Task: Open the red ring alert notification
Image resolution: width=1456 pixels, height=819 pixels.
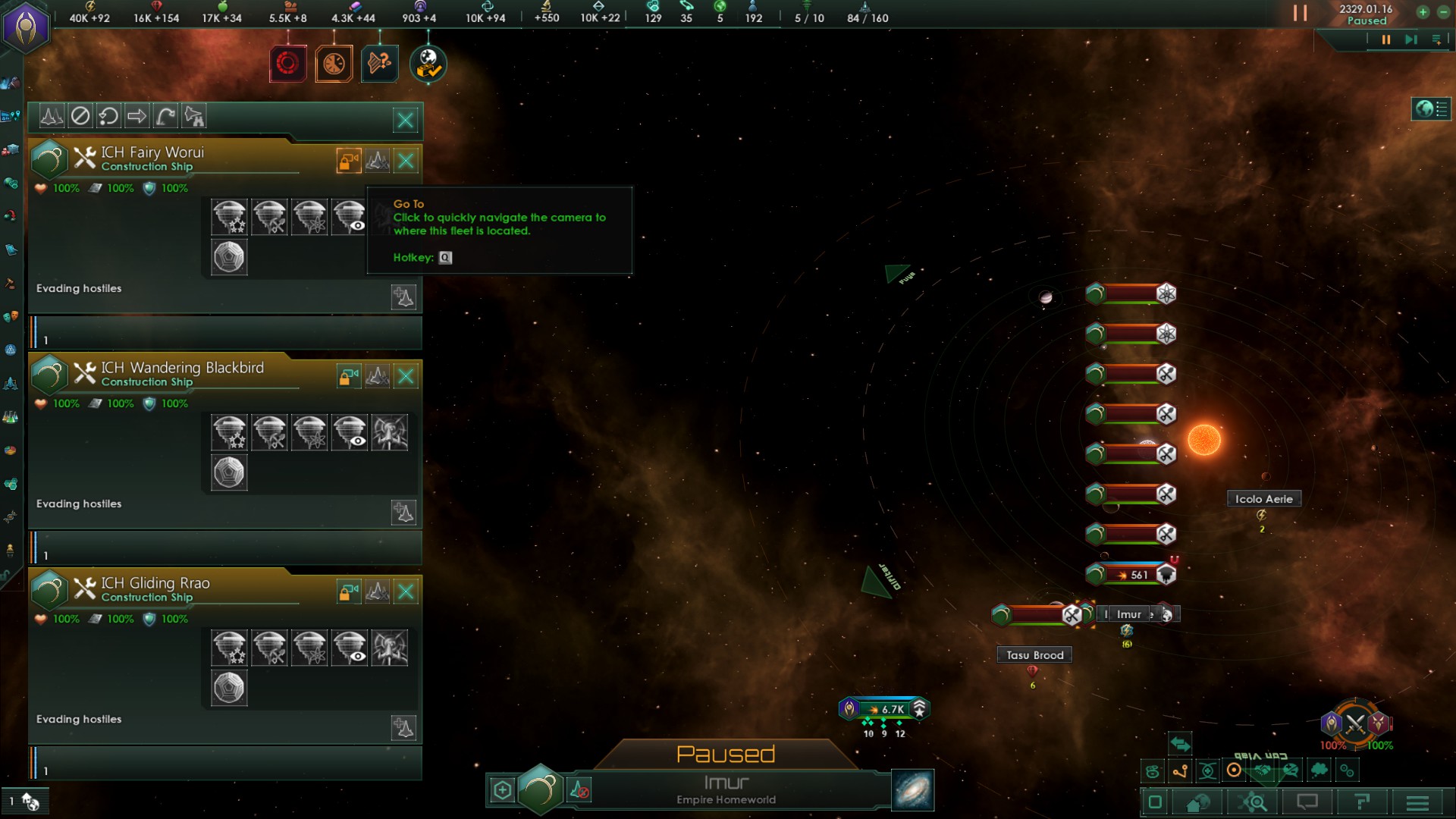Action: (x=288, y=64)
